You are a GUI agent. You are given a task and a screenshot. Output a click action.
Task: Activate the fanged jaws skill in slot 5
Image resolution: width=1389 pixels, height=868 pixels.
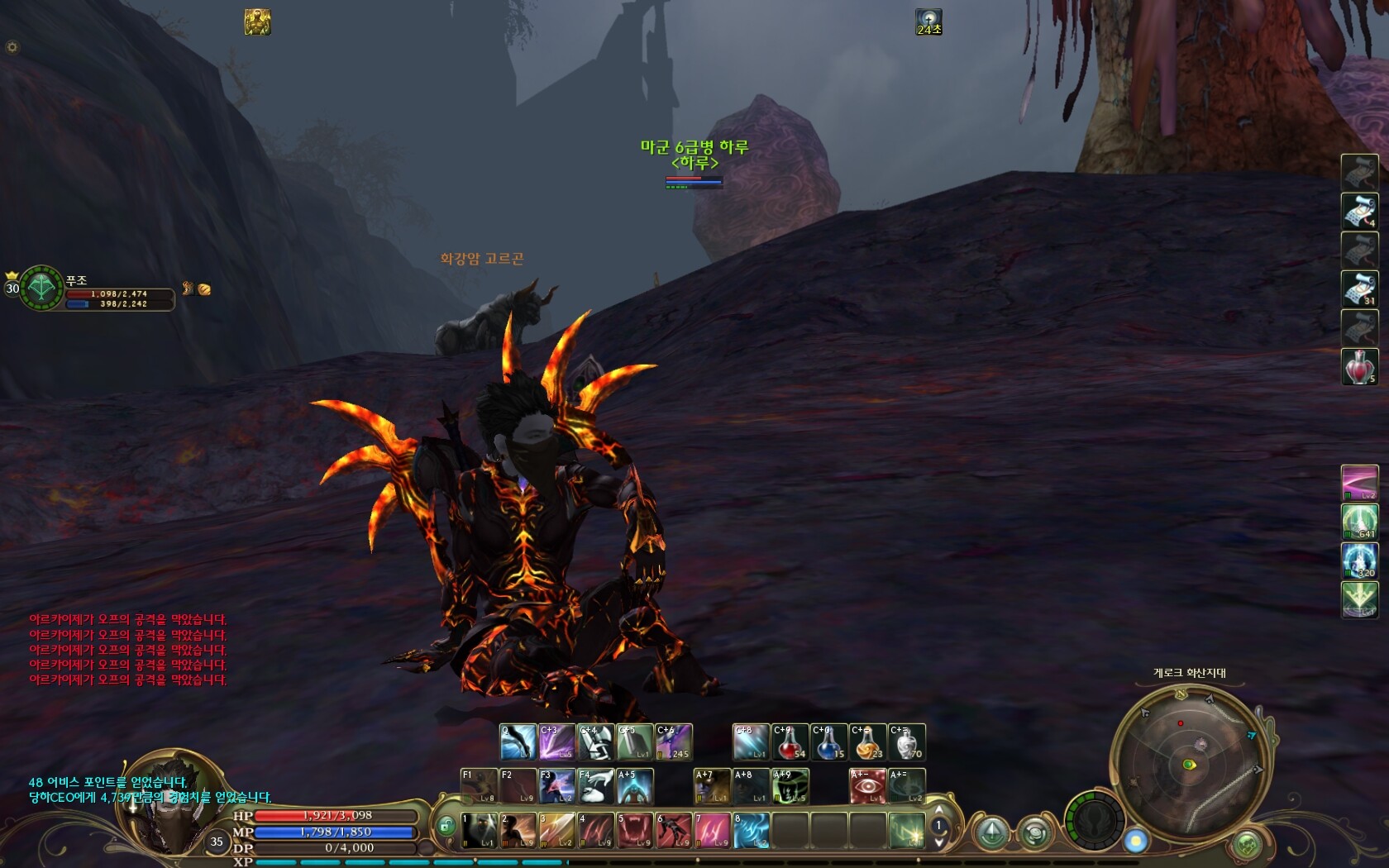pyautogui.click(x=634, y=831)
